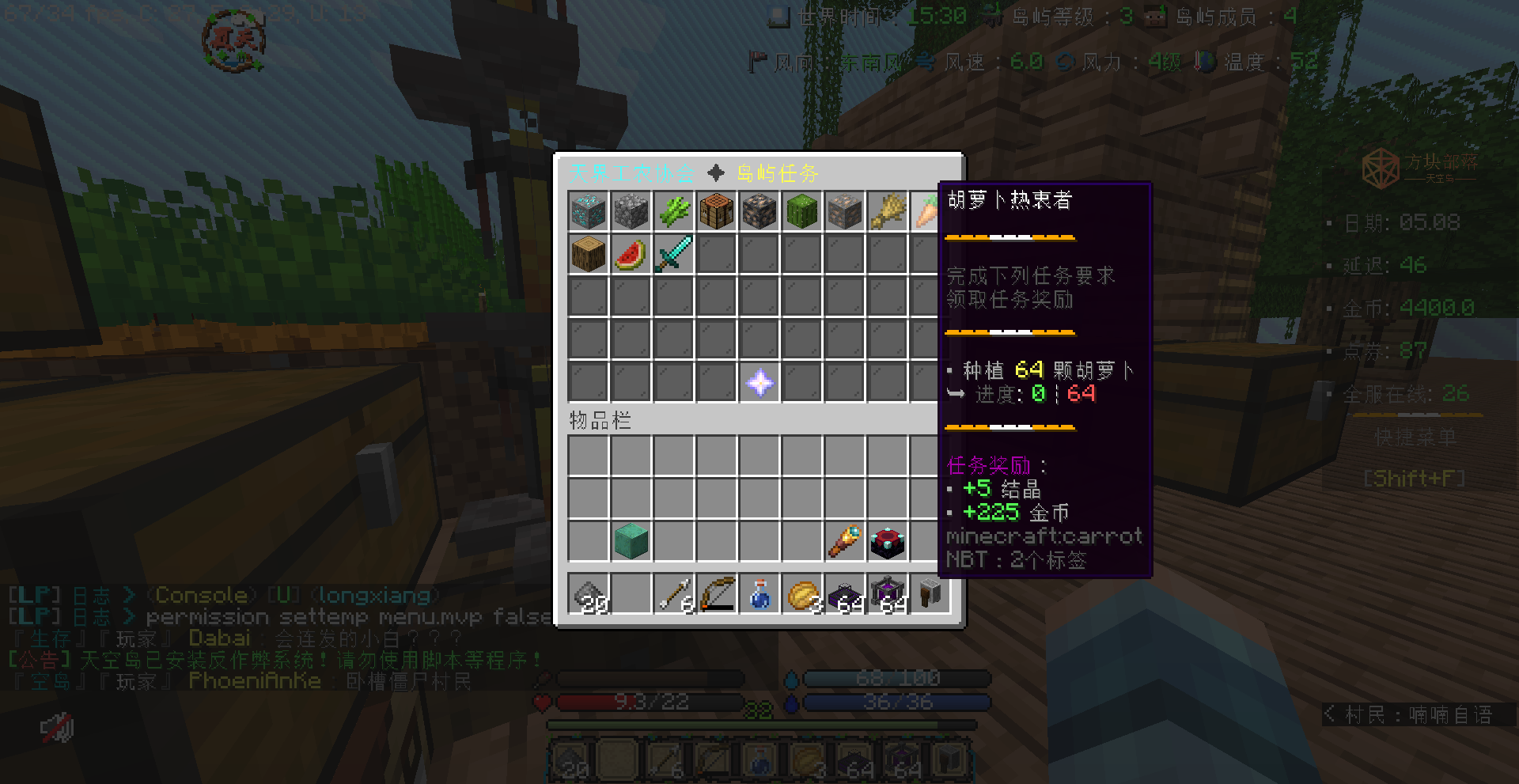The width and height of the screenshot is (1519, 784).
Task: Pick the spyglass item in inventory
Action: coord(844,541)
